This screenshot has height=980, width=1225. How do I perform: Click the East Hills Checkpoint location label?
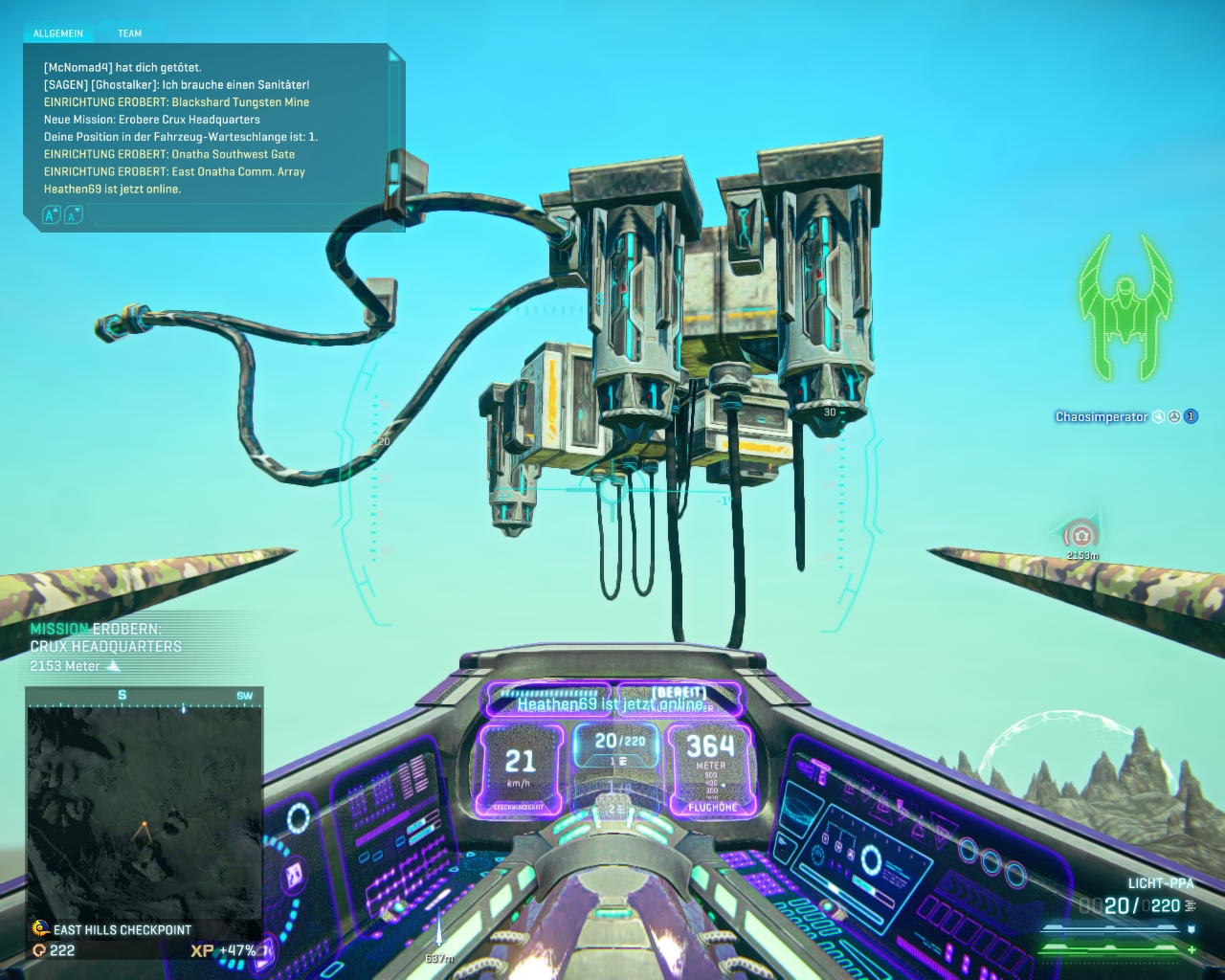(x=122, y=930)
